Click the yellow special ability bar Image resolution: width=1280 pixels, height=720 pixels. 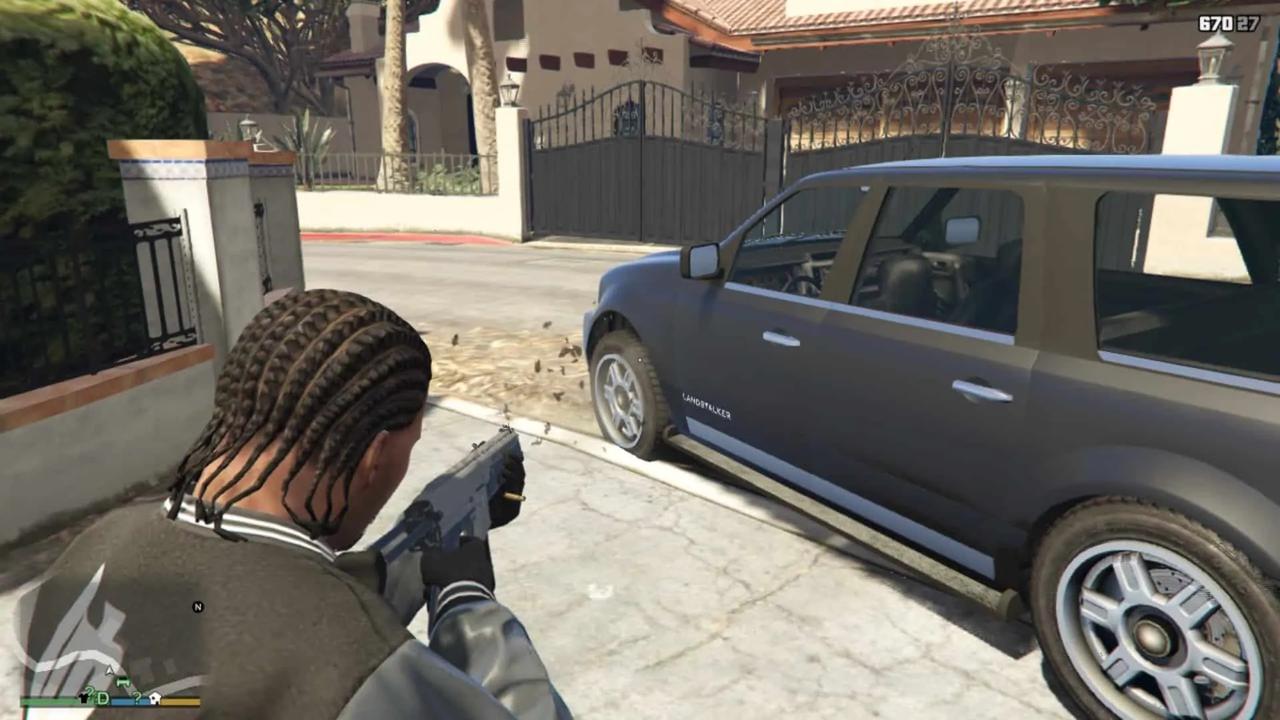click(179, 701)
